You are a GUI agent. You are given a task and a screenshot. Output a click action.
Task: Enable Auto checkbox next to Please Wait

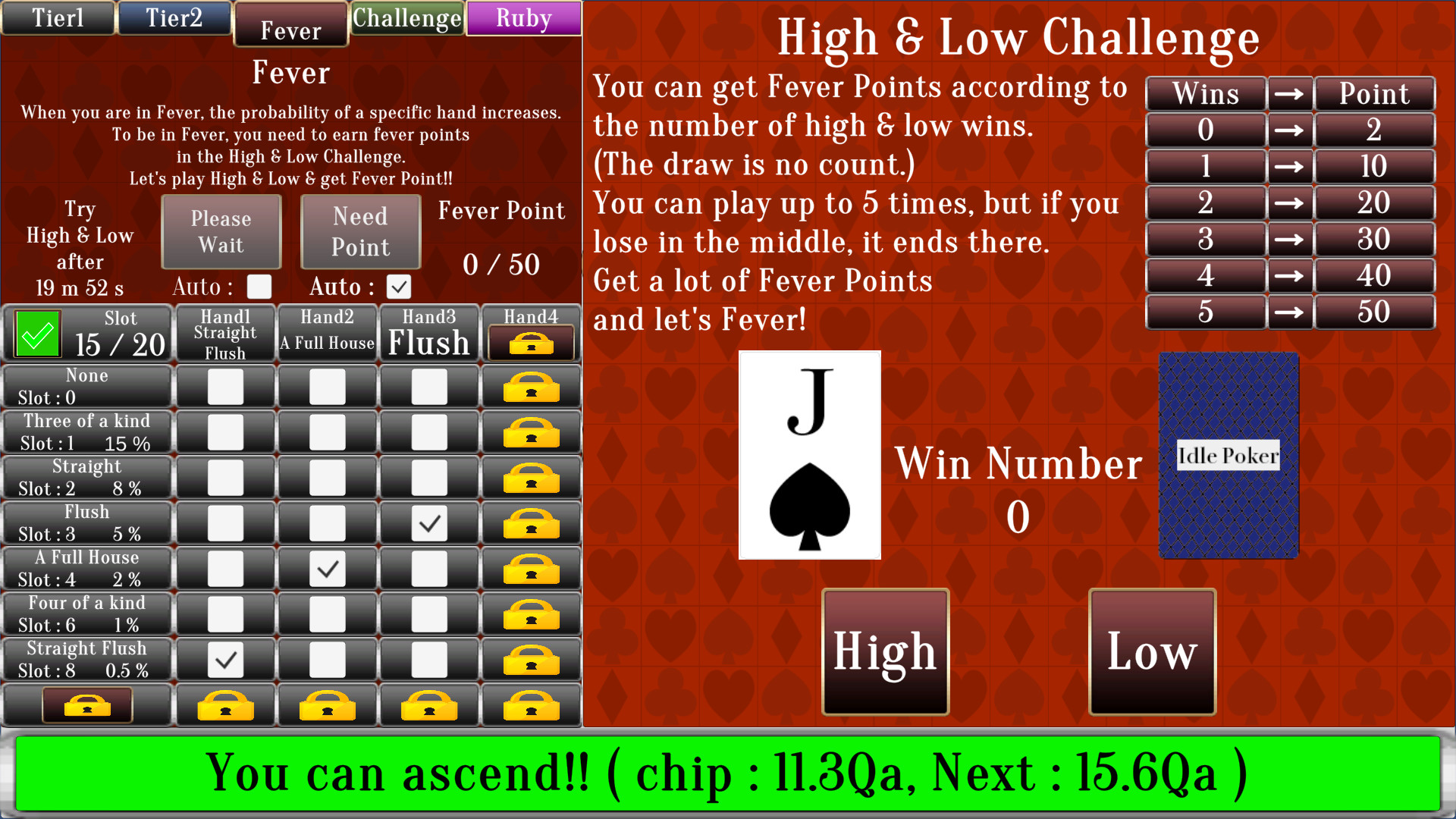pyautogui.click(x=259, y=287)
